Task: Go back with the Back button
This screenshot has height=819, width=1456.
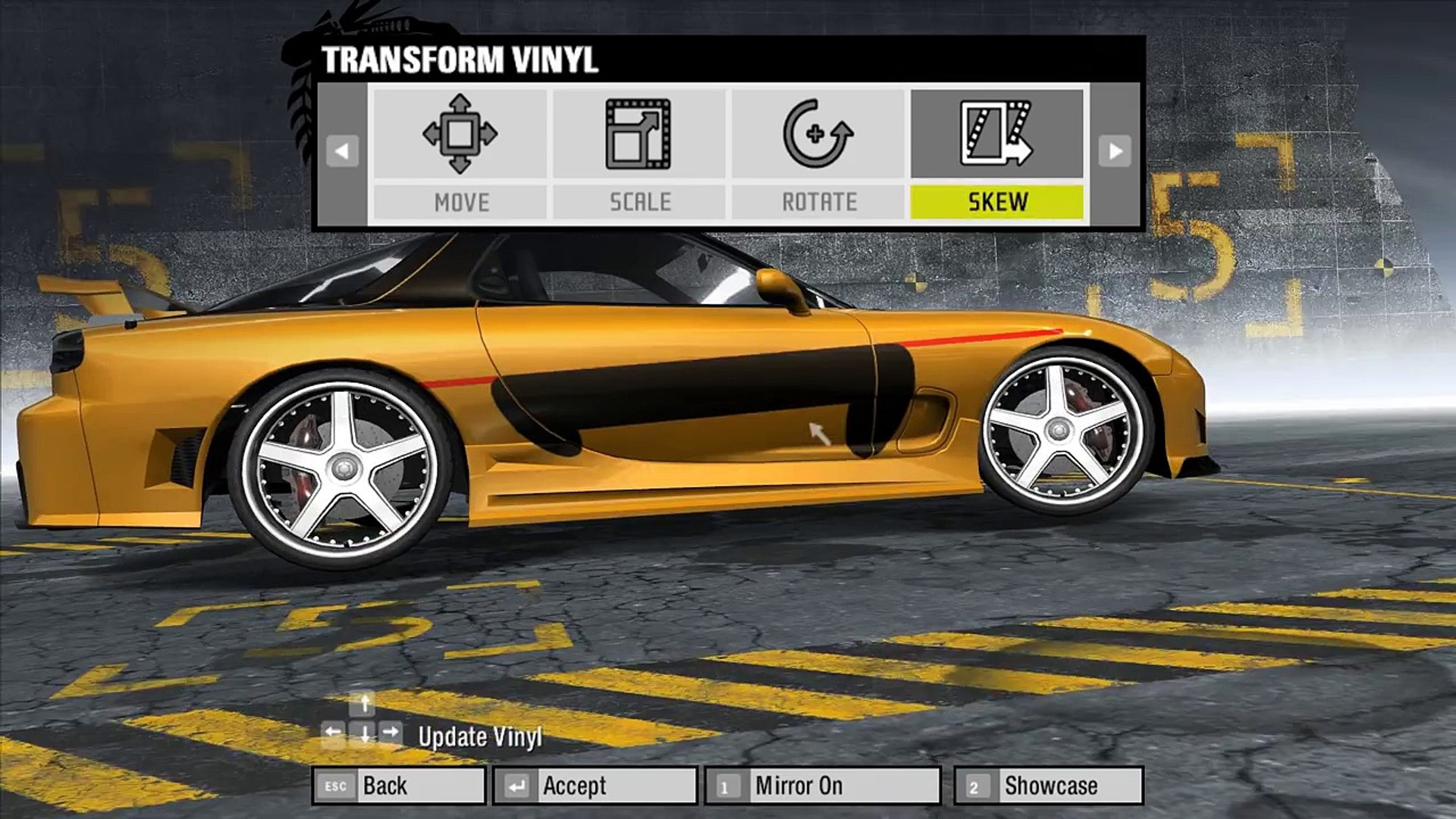Action: (x=399, y=786)
